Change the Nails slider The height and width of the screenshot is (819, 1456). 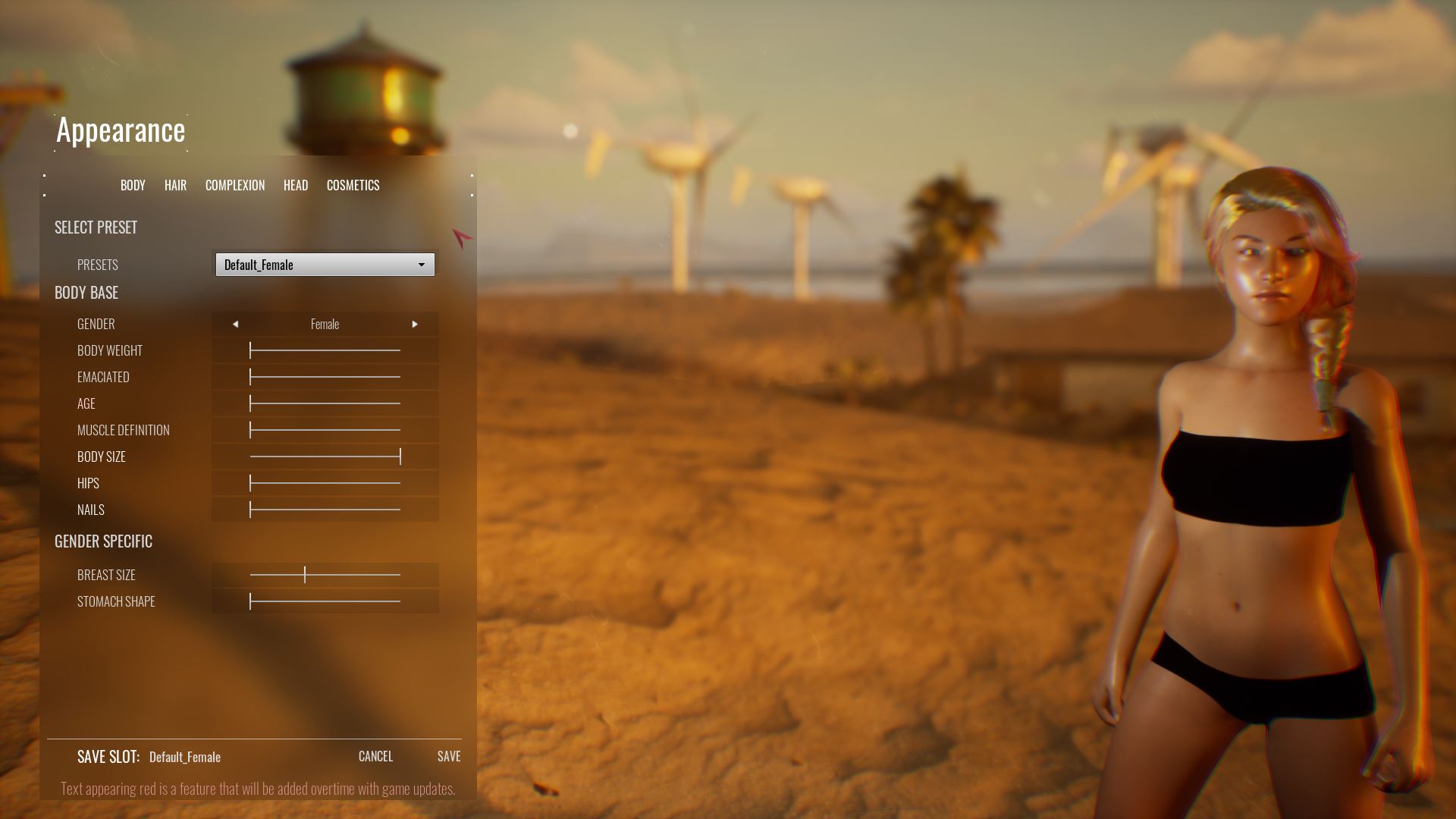pos(250,510)
